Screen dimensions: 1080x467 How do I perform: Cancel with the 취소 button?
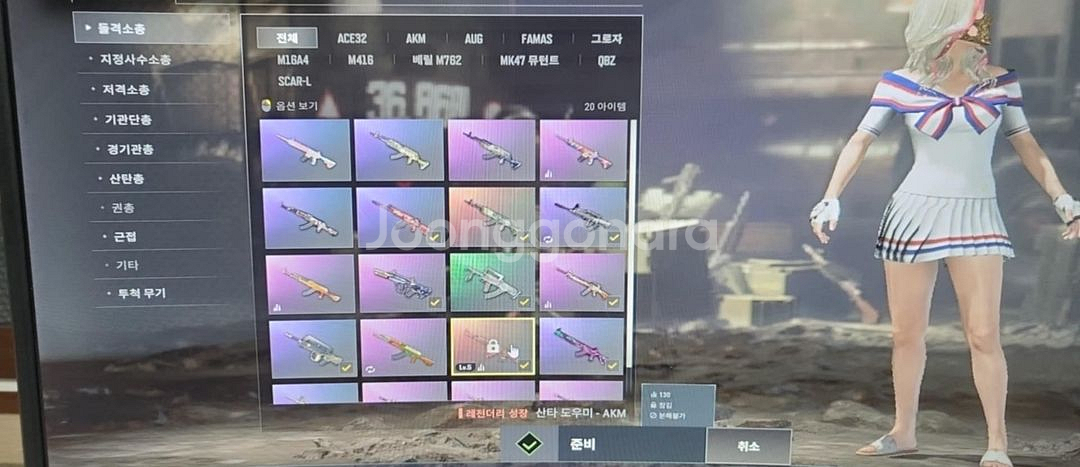point(747,446)
